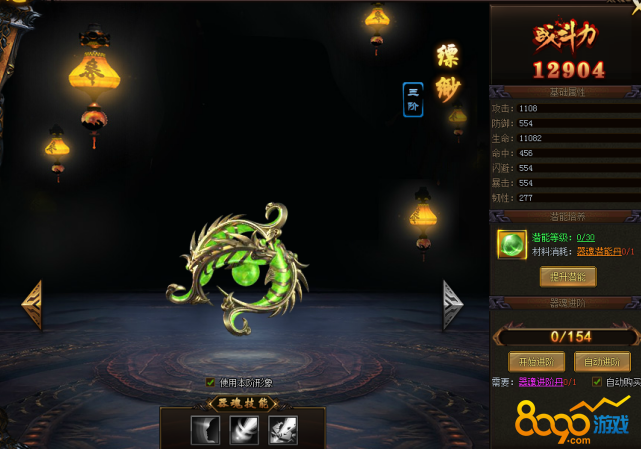The width and height of the screenshot is (641, 449).
Task: Show next form with right arrow
Action: coord(453,303)
